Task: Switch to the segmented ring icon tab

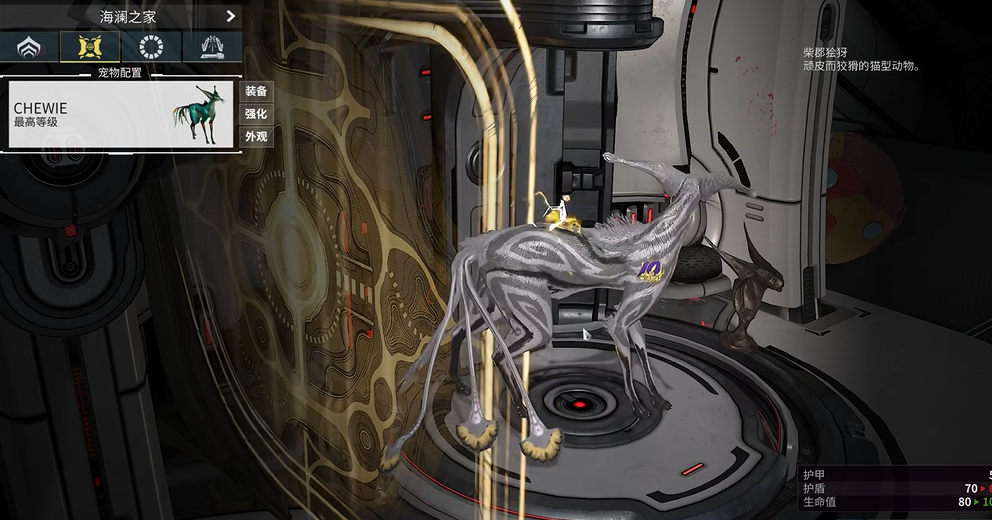Action: tap(151, 47)
